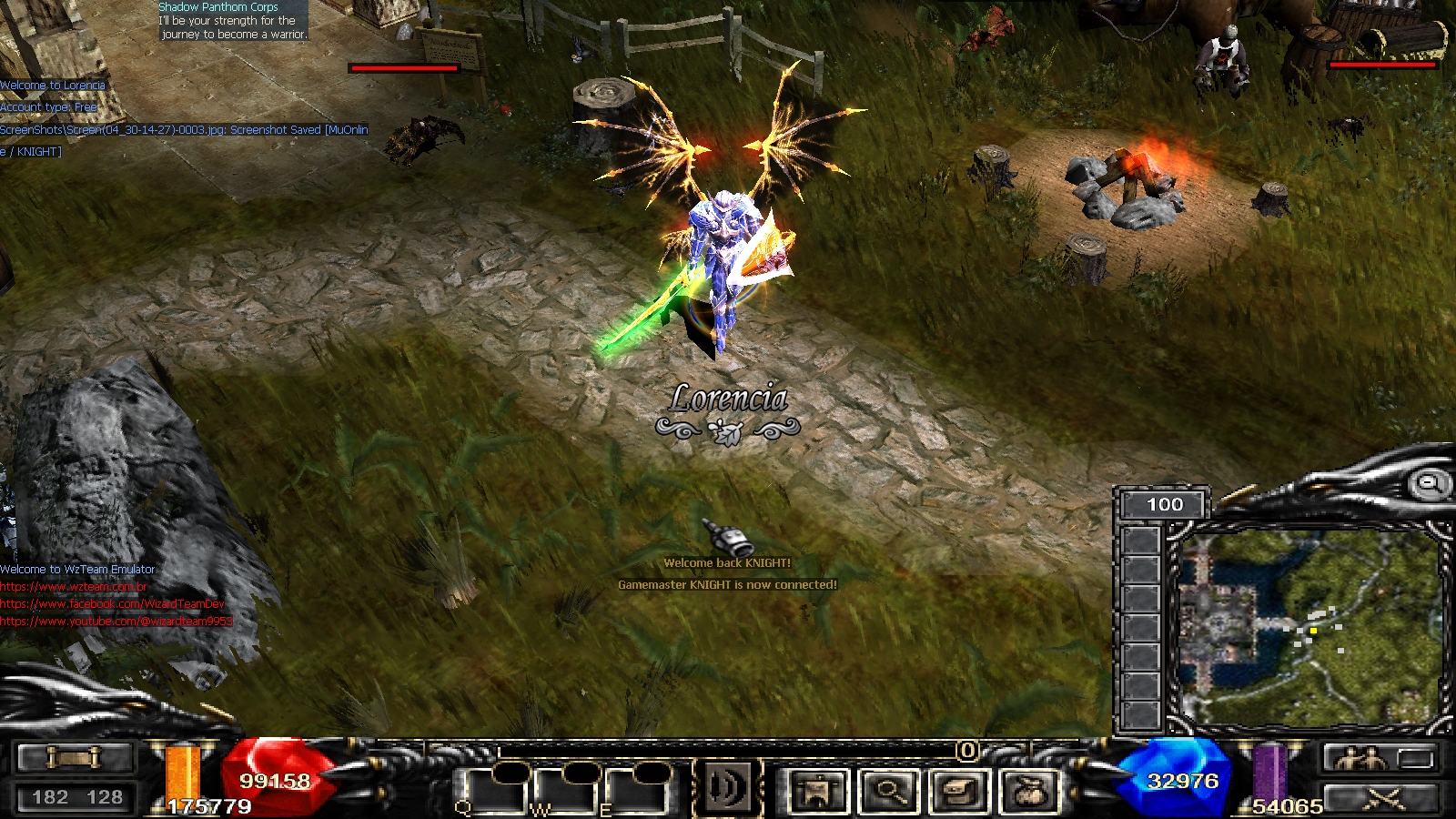The image size is (1456, 819).
Task: Click the magnifying glass button in bottom bar
Action: tap(888, 790)
